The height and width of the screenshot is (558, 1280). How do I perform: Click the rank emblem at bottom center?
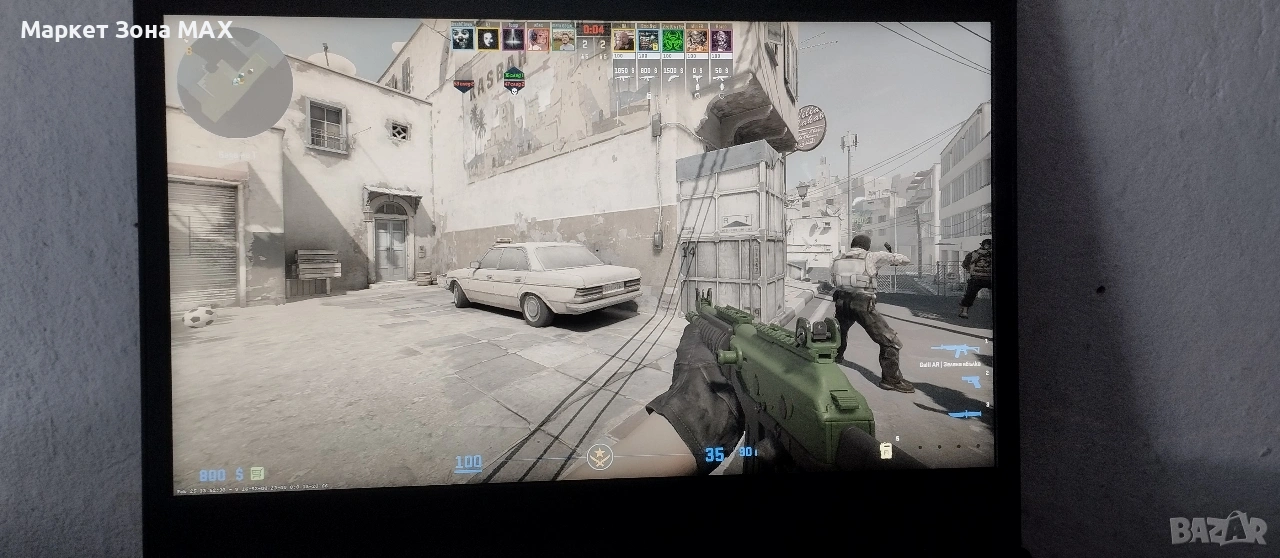click(x=599, y=458)
